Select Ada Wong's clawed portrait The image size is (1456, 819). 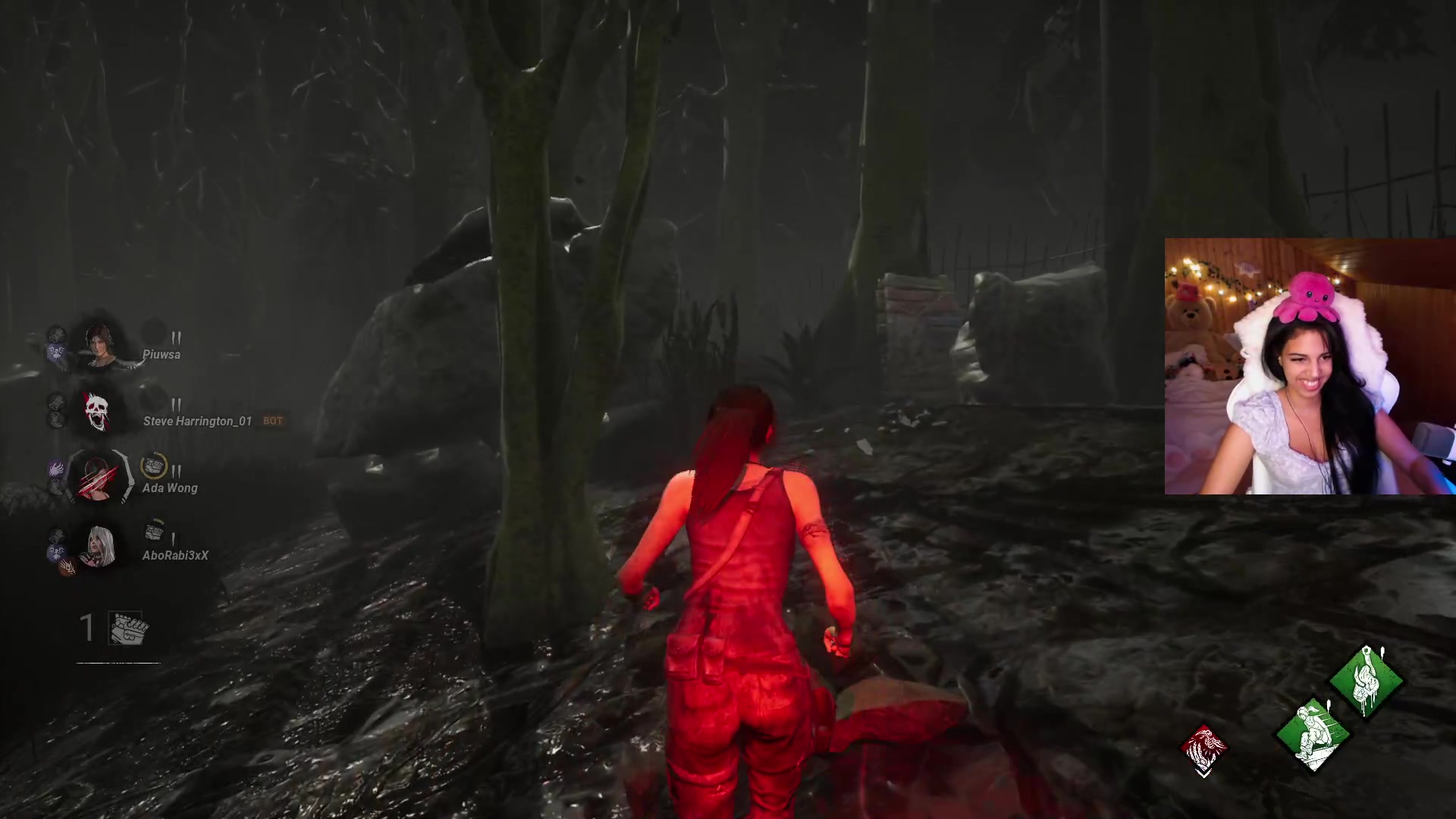99,479
